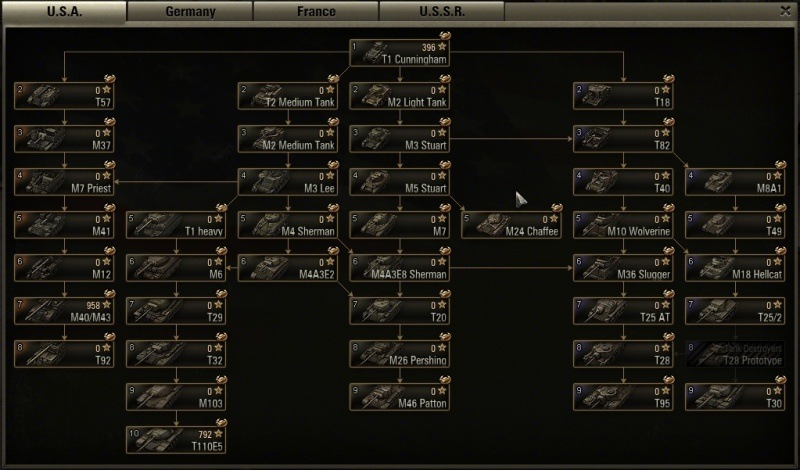Select the T29 heavy tank node
This screenshot has width=800, height=470.
click(x=175, y=311)
